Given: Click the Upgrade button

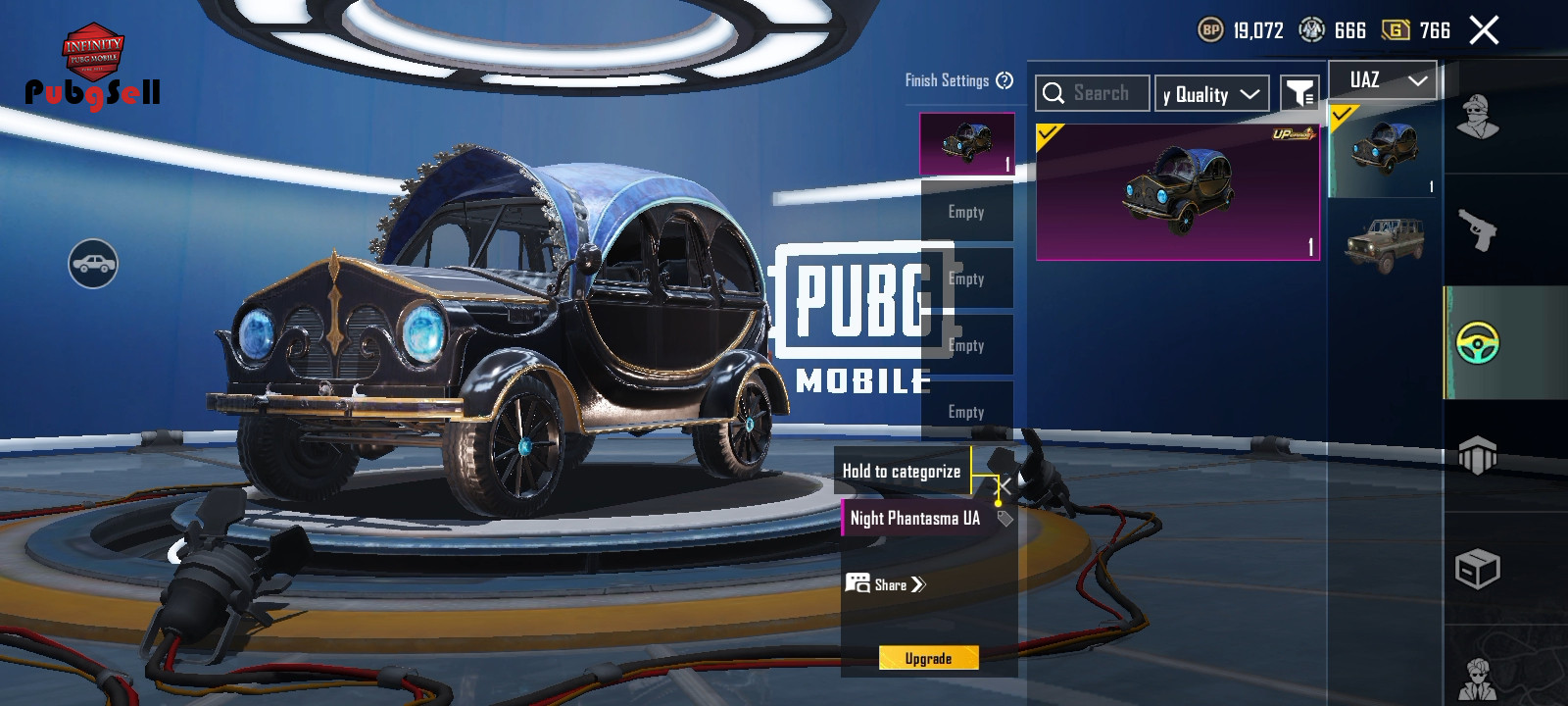Looking at the screenshot, I should click(928, 658).
